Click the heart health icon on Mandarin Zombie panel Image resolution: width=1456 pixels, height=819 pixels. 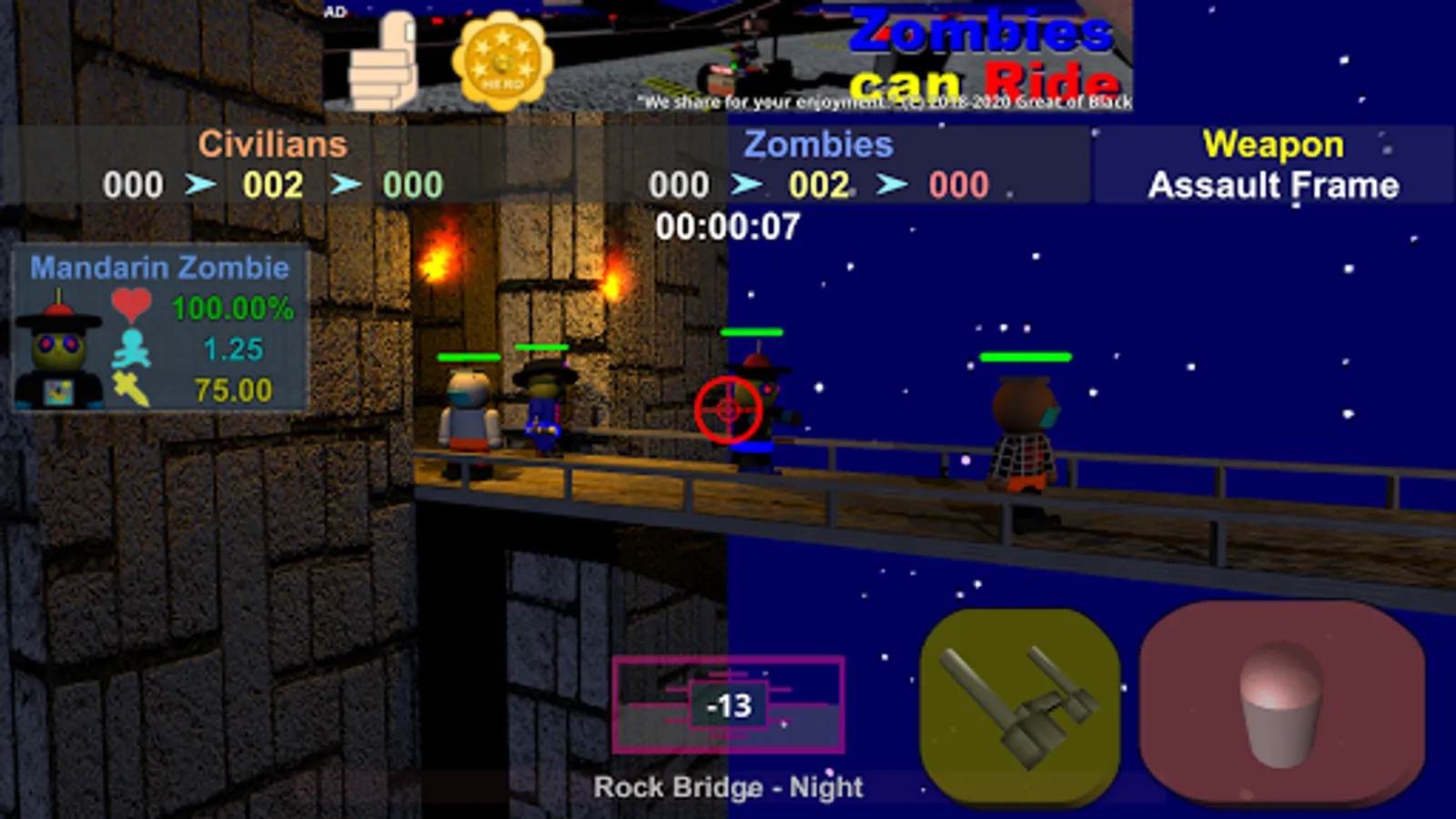tap(132, 305)
